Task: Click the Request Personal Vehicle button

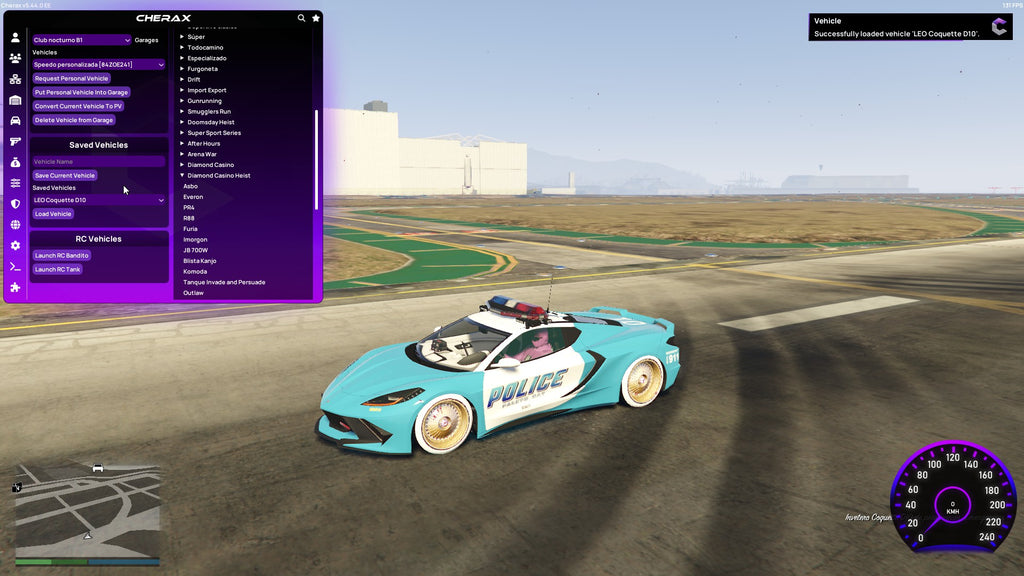Action: [71, 78]
